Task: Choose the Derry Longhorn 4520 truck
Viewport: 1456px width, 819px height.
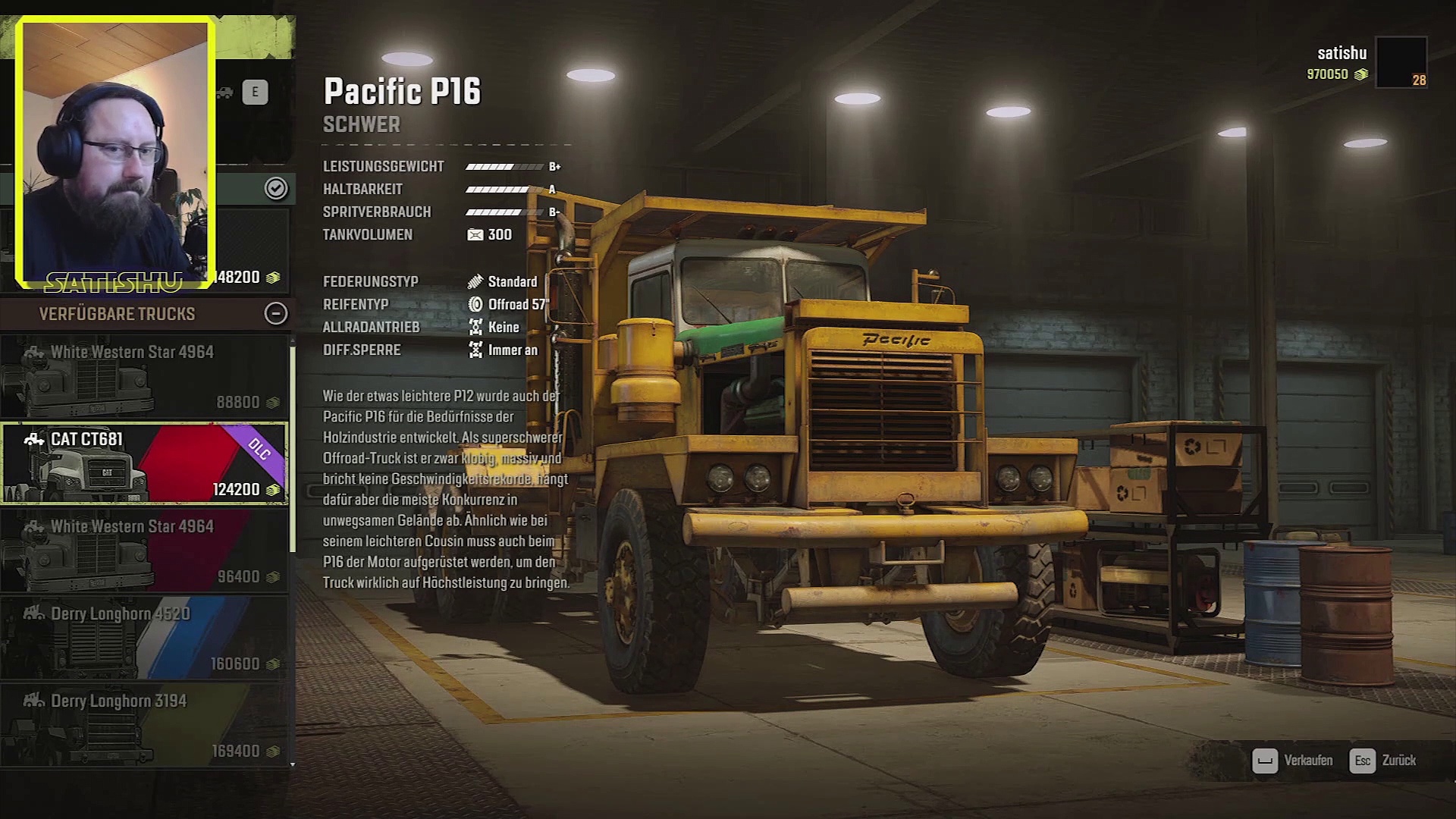Action: pos(144,638)
